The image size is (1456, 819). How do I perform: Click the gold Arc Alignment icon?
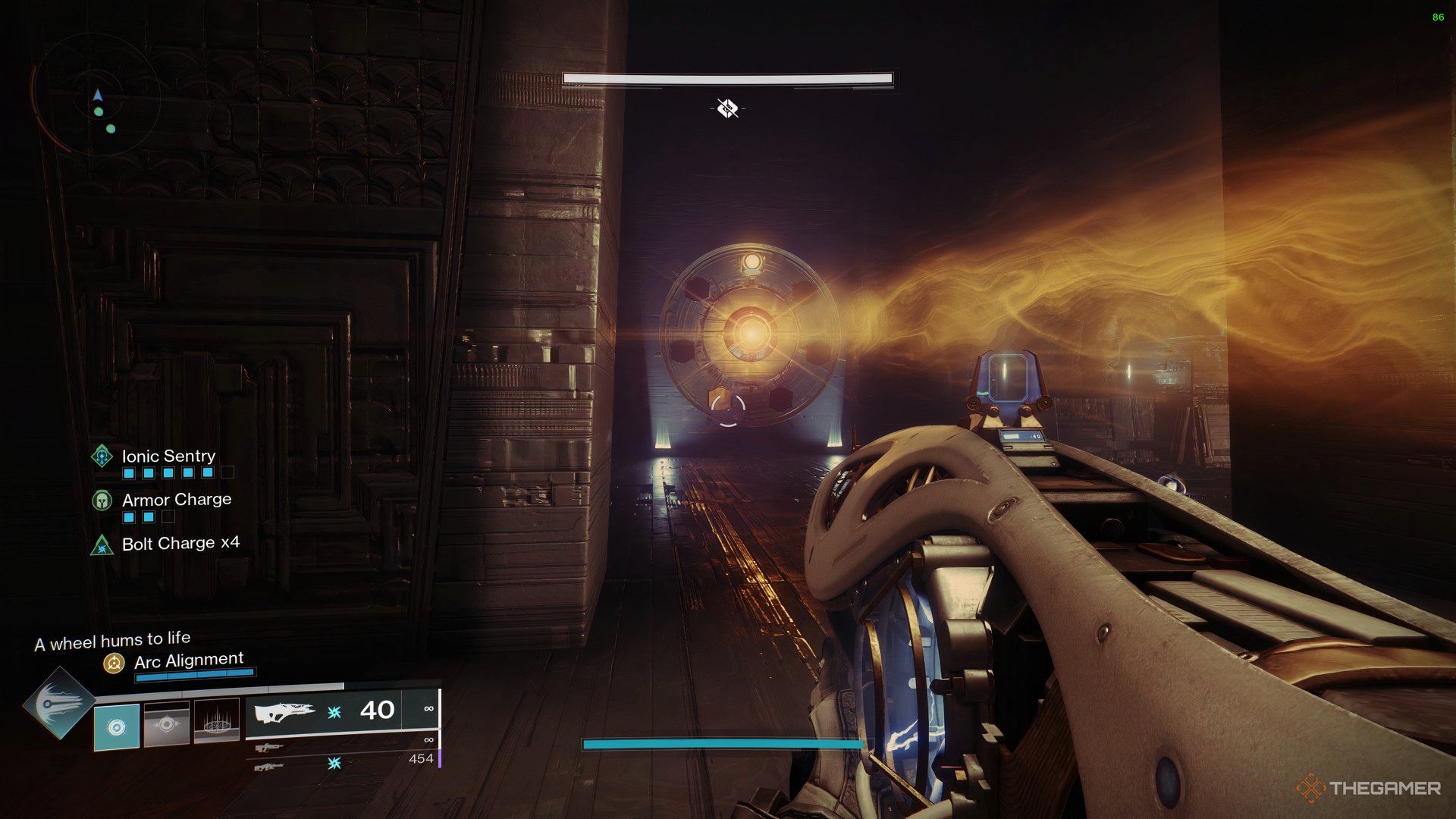click(x=114, y=664)
